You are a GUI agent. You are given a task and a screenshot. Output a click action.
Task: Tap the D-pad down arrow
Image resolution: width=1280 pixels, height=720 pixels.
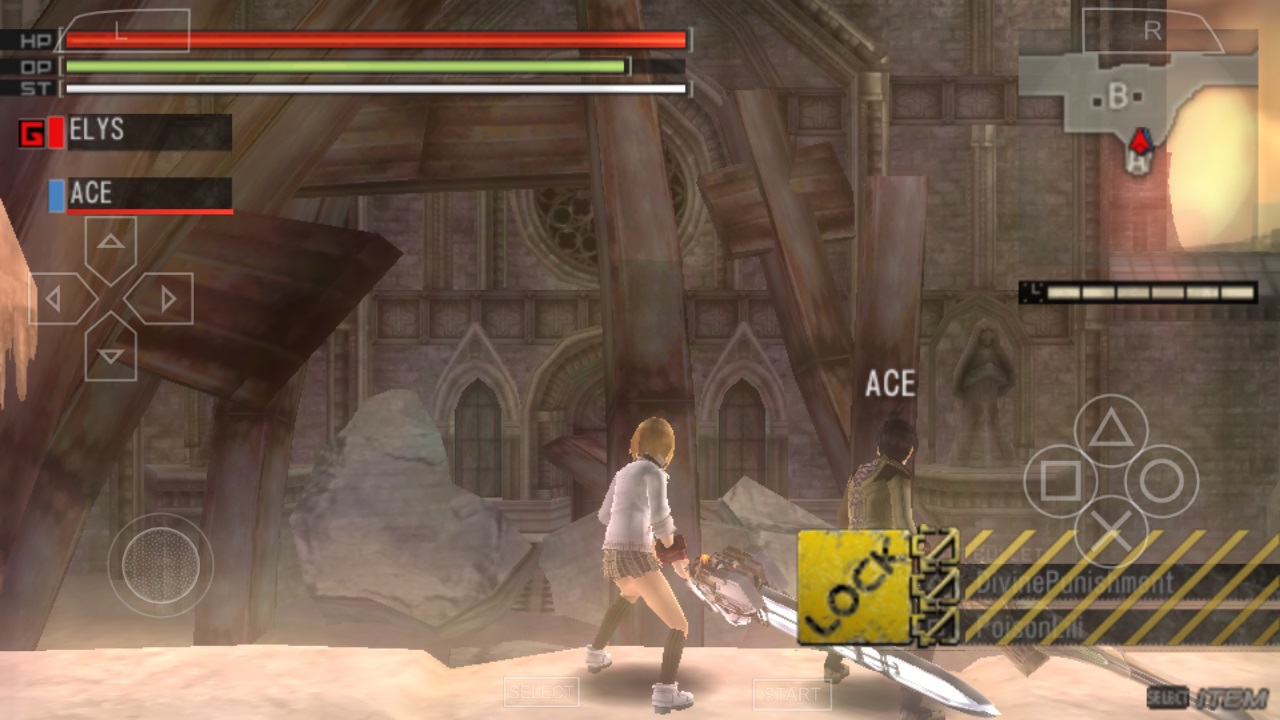(111, 350)
